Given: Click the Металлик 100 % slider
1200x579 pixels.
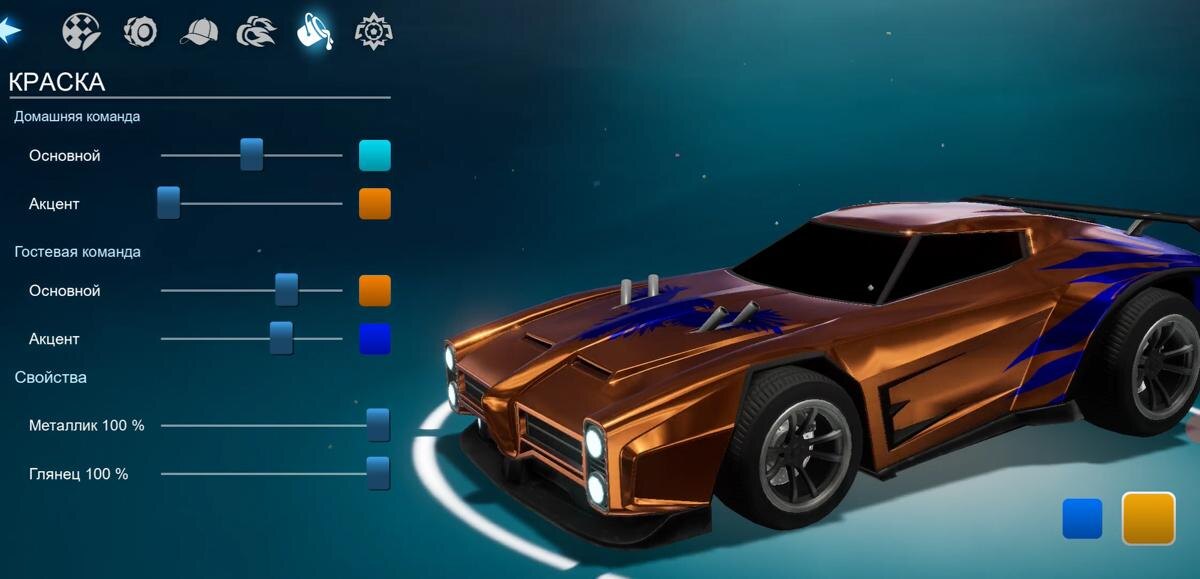Looking at the screenshot, I should (377, 425).
